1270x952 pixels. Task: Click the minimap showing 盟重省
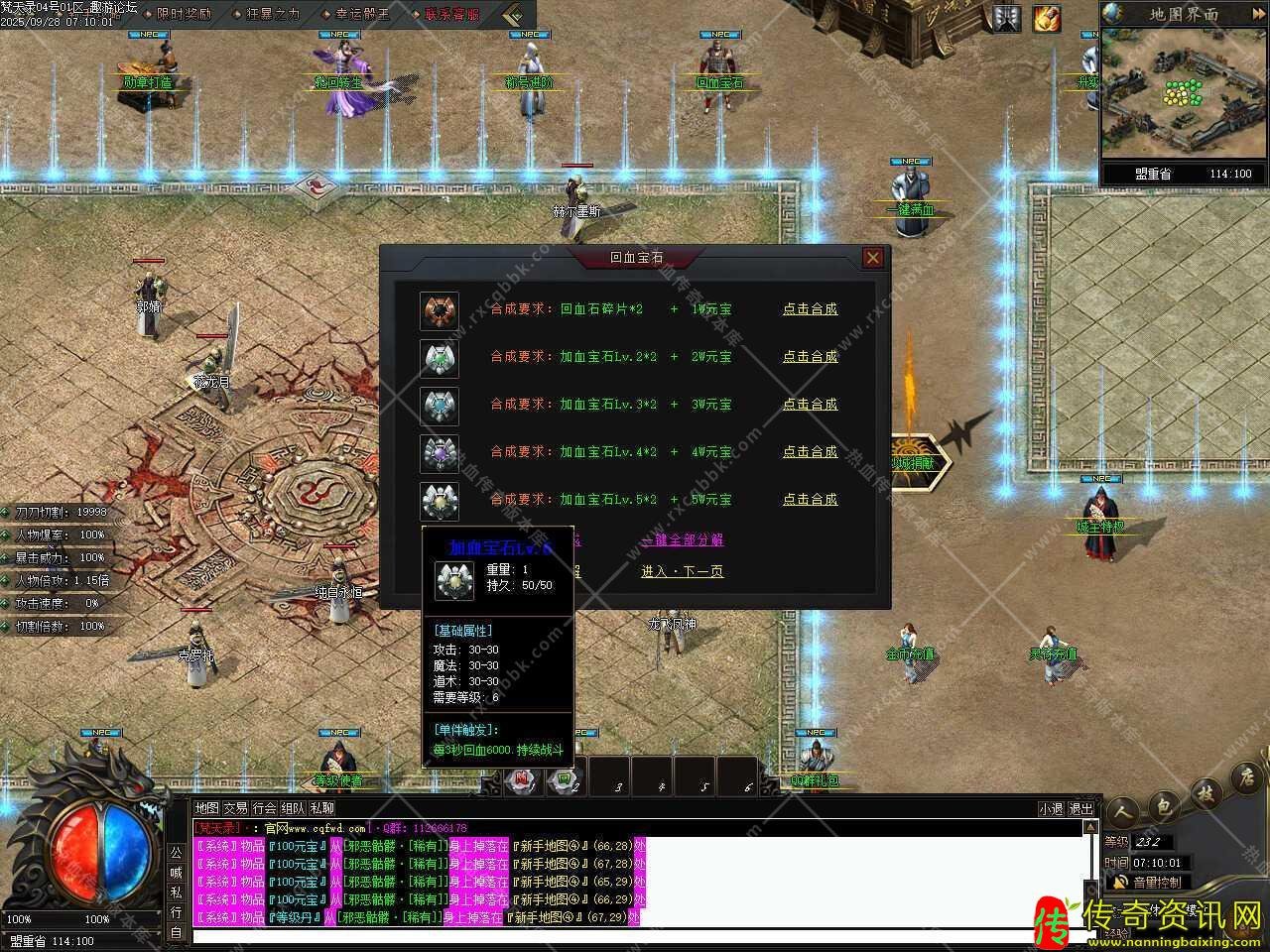coord(1183,94)
